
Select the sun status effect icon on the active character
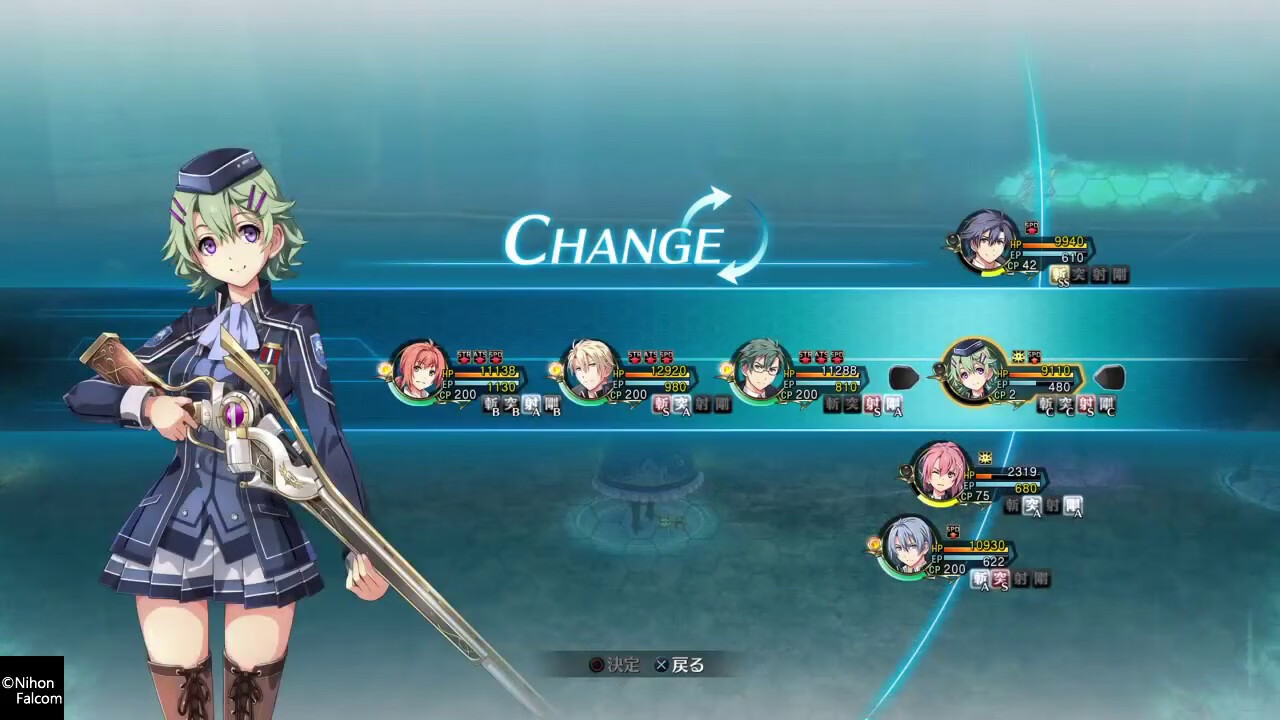(1019, 357)
